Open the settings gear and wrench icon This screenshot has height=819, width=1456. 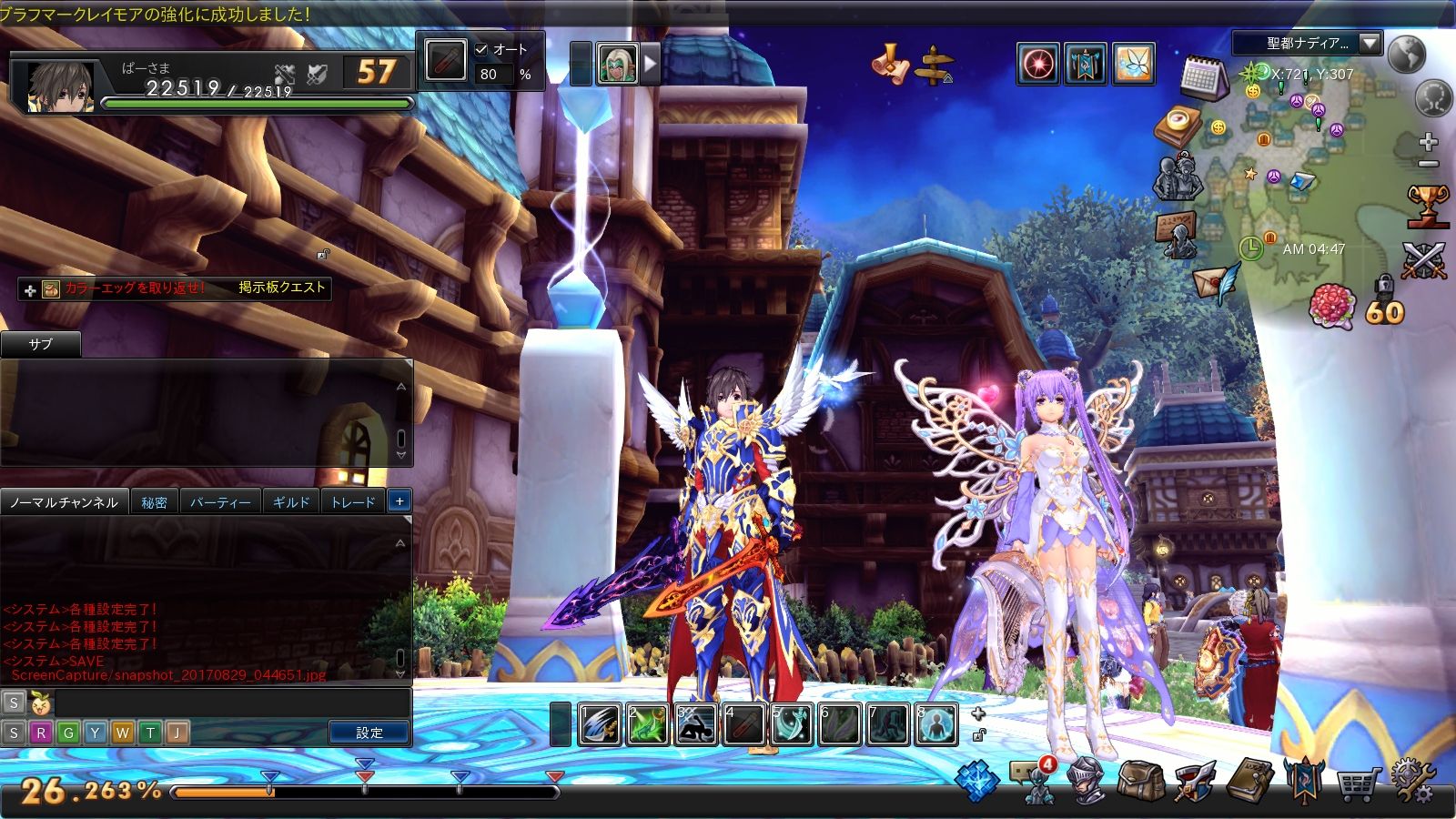pos(1411,781)
